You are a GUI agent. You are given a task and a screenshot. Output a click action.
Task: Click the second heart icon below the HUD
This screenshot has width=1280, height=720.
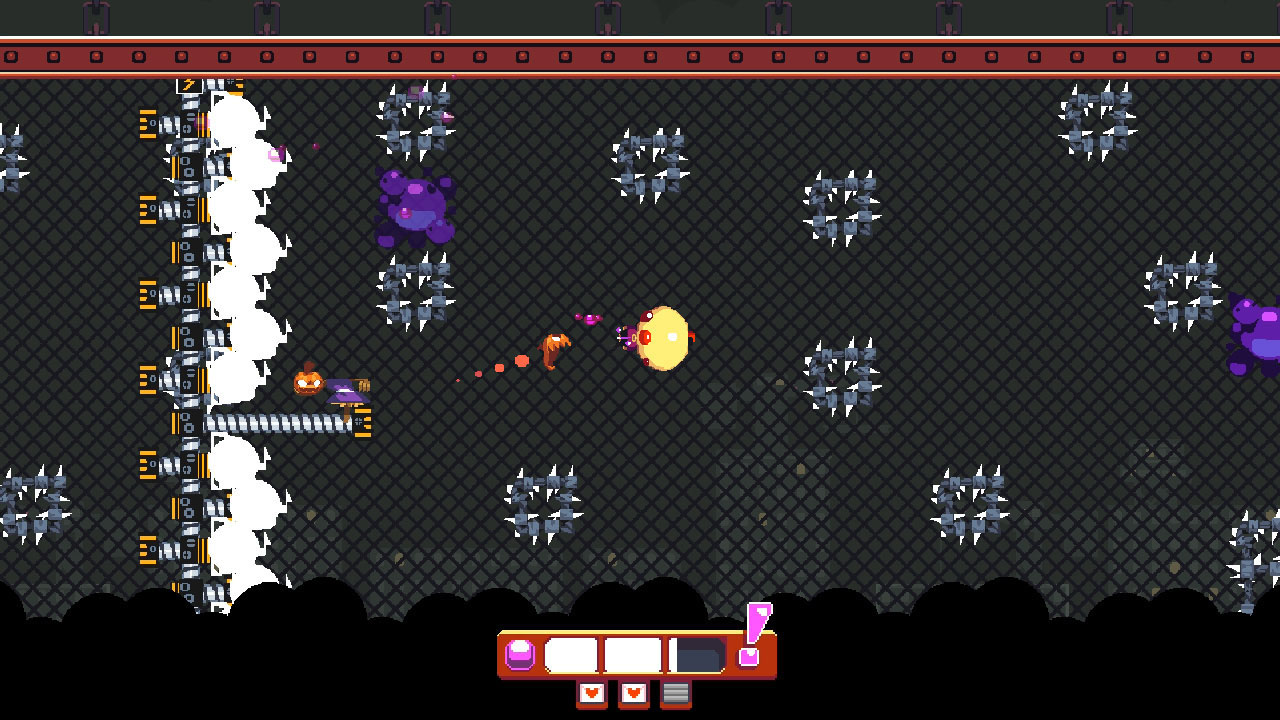633,692
